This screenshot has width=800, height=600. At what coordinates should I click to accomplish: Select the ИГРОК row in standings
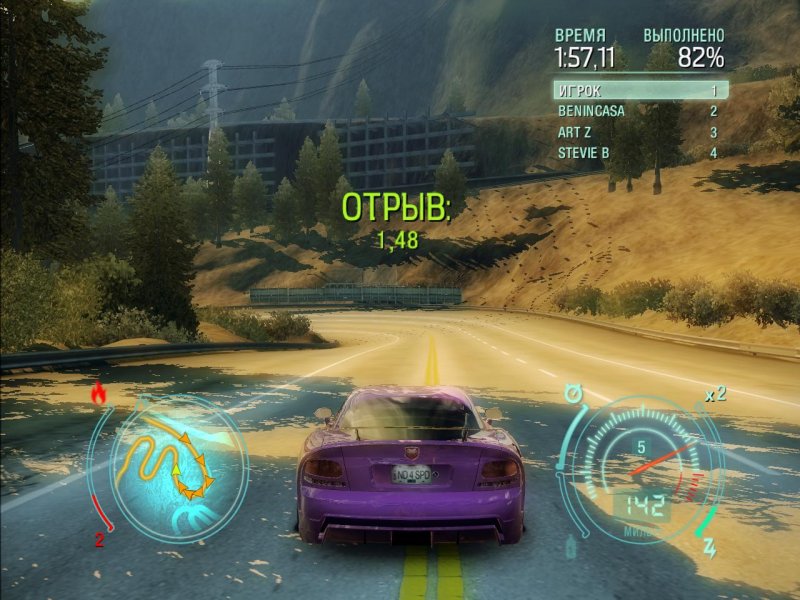640,90
